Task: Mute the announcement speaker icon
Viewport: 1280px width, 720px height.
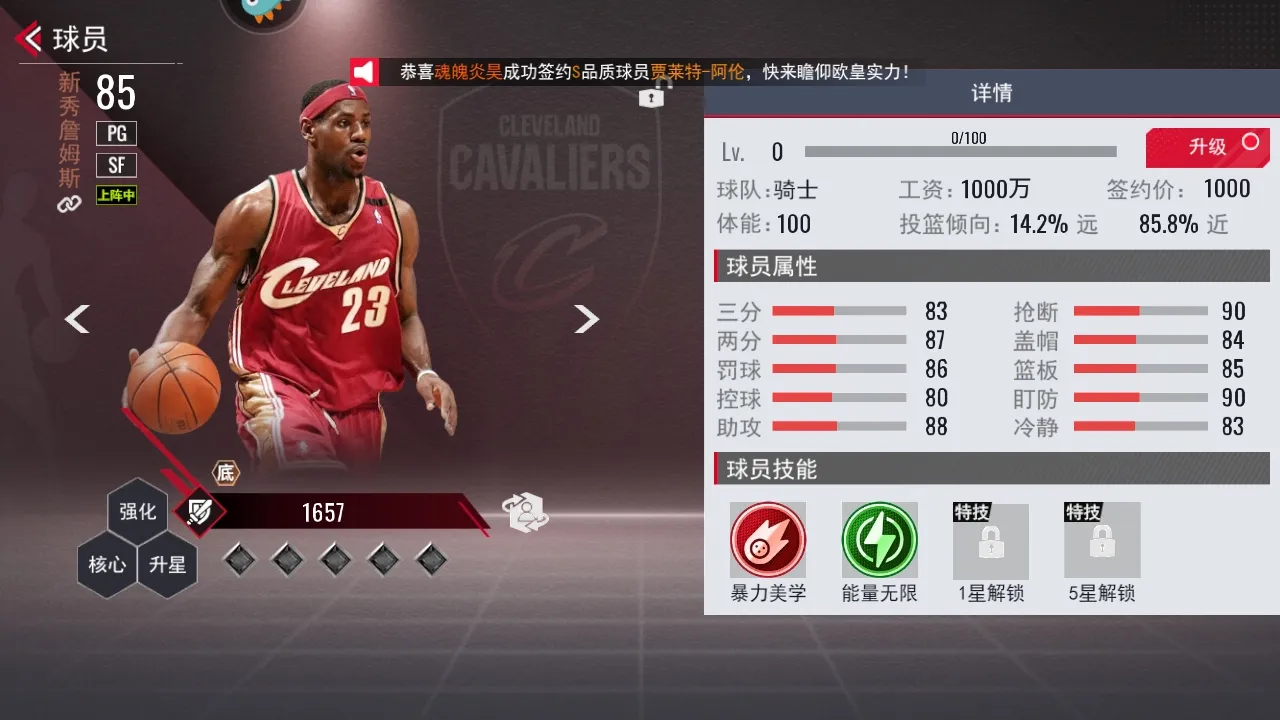Action: pyautogui.click(x=366, y=71)
